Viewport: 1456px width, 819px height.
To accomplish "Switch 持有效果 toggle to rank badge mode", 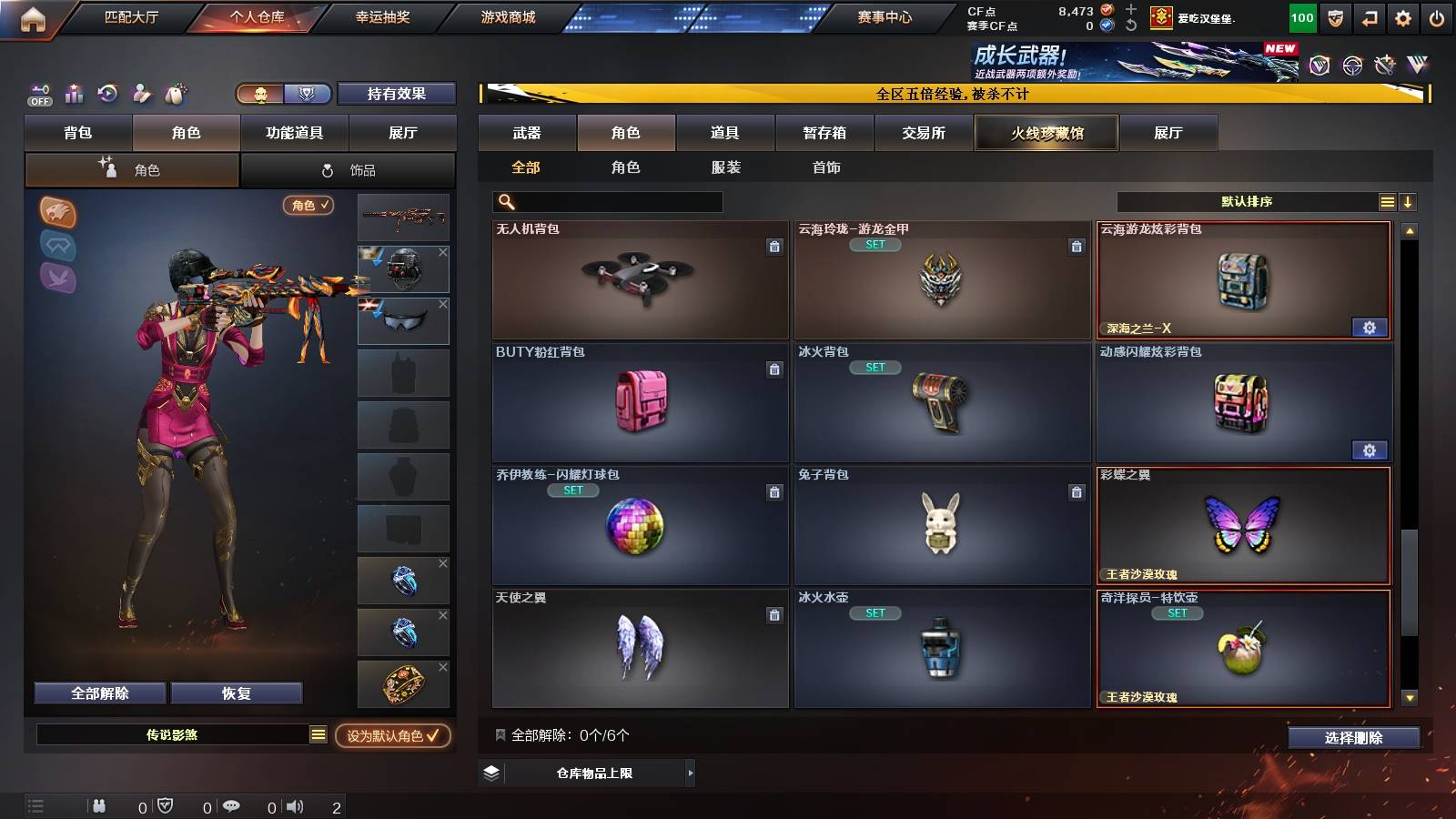I will click(x=307, y=94).
